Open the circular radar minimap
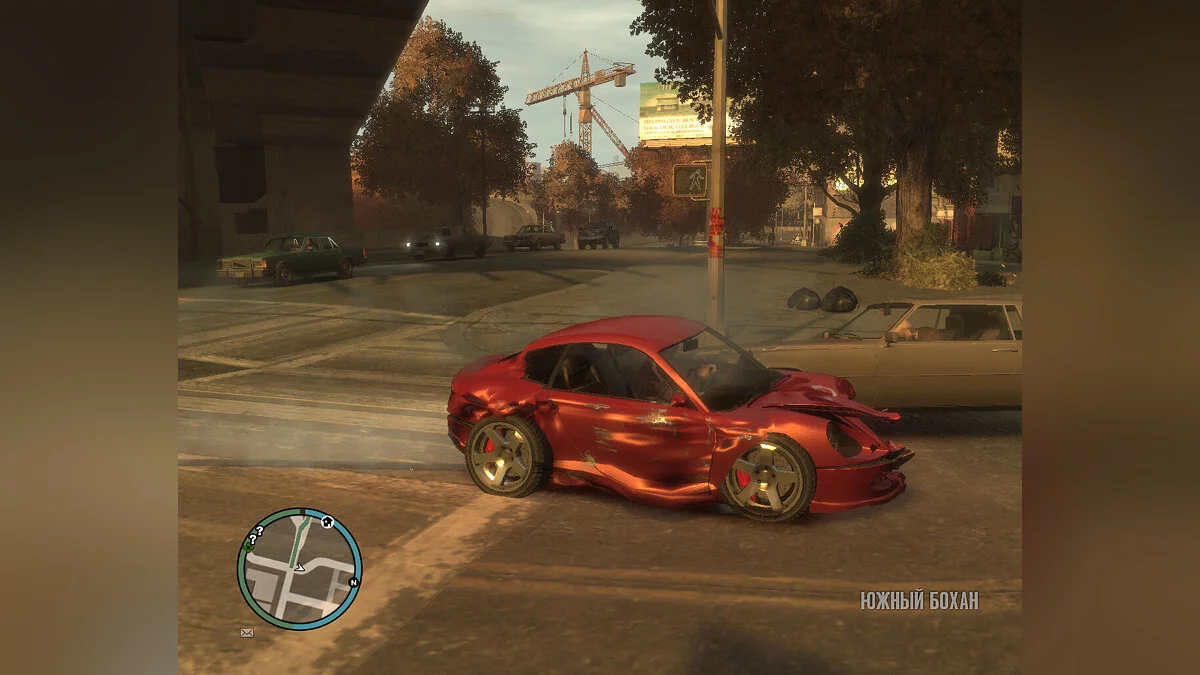Screen dimensions: 1200x675 [299, 569]
